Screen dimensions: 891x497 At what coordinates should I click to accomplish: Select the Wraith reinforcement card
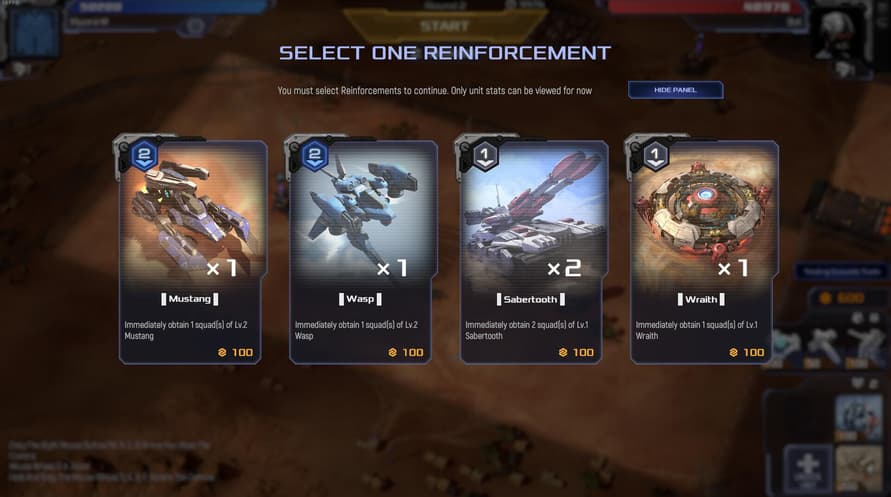pos(704,250)
